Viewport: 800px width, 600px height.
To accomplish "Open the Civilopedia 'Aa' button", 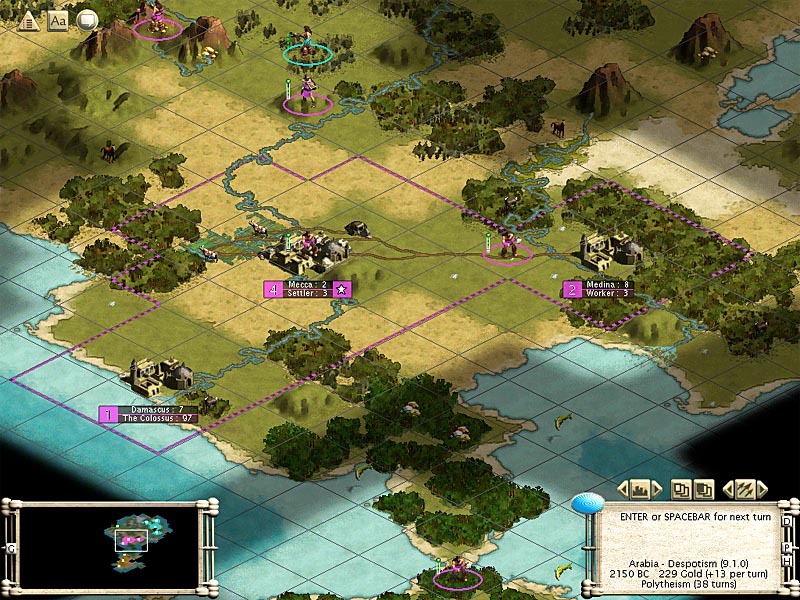I will coord(58,19).
